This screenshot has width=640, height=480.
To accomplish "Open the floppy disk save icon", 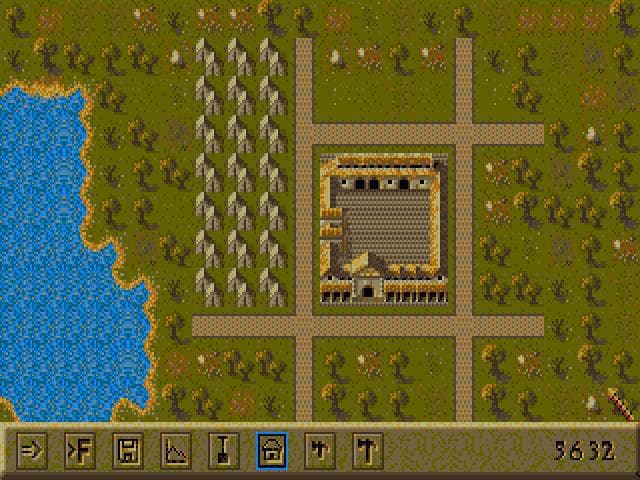I will click(127, 450).
